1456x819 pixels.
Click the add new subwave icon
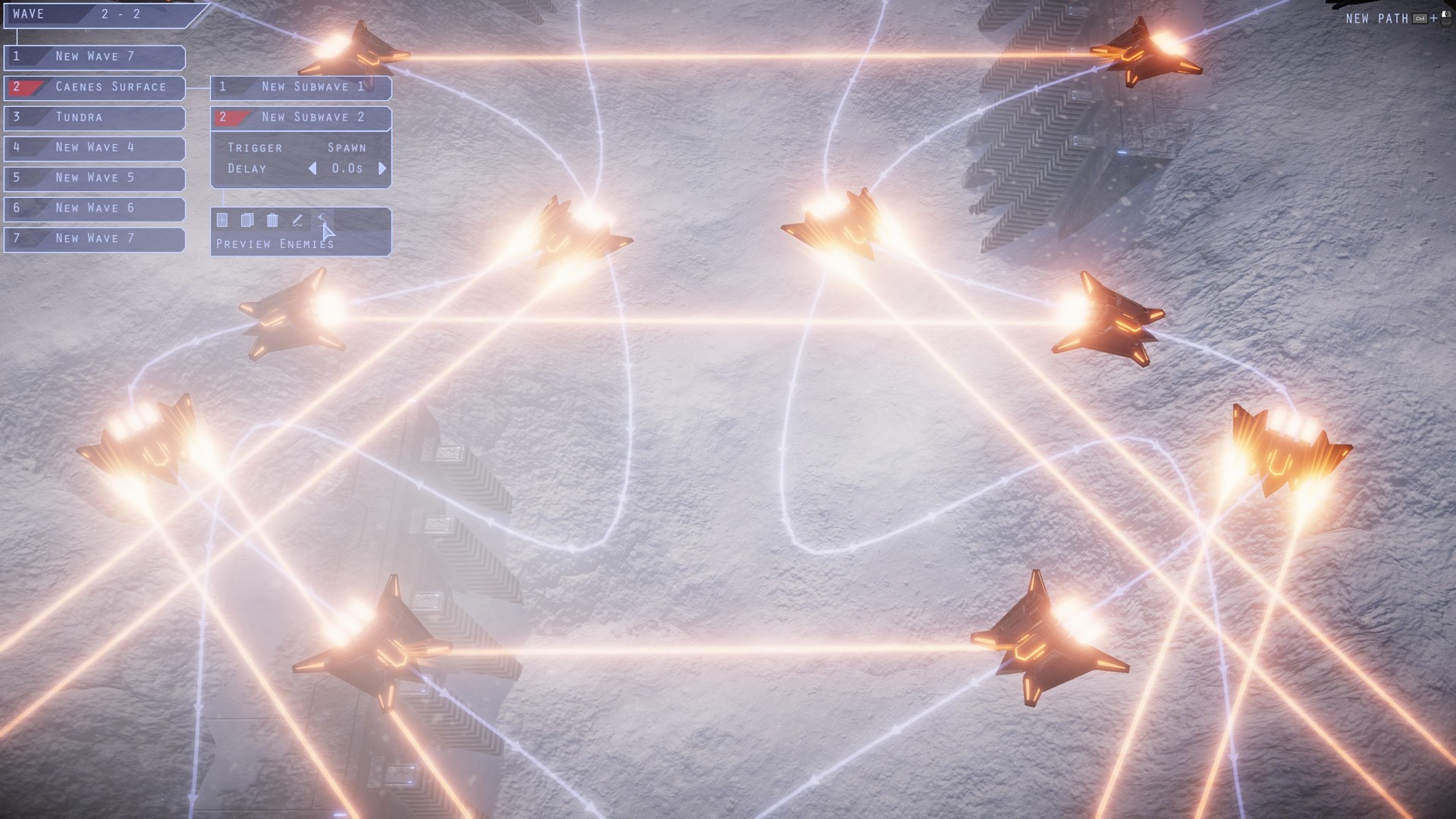pyautogui.click(x=222, y=220)
